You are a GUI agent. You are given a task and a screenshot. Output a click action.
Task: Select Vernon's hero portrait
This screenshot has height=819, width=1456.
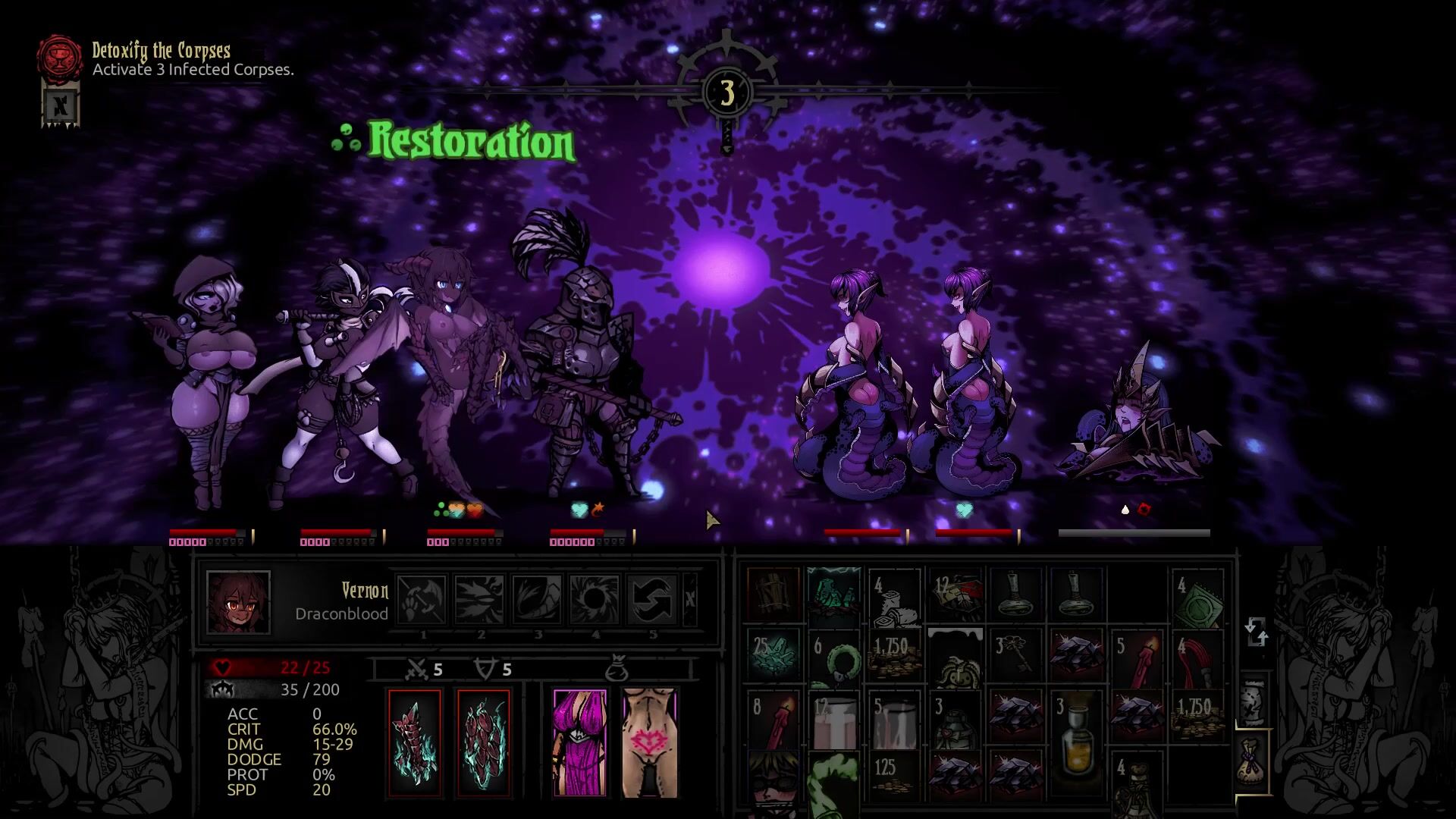(x=238, y=602)
